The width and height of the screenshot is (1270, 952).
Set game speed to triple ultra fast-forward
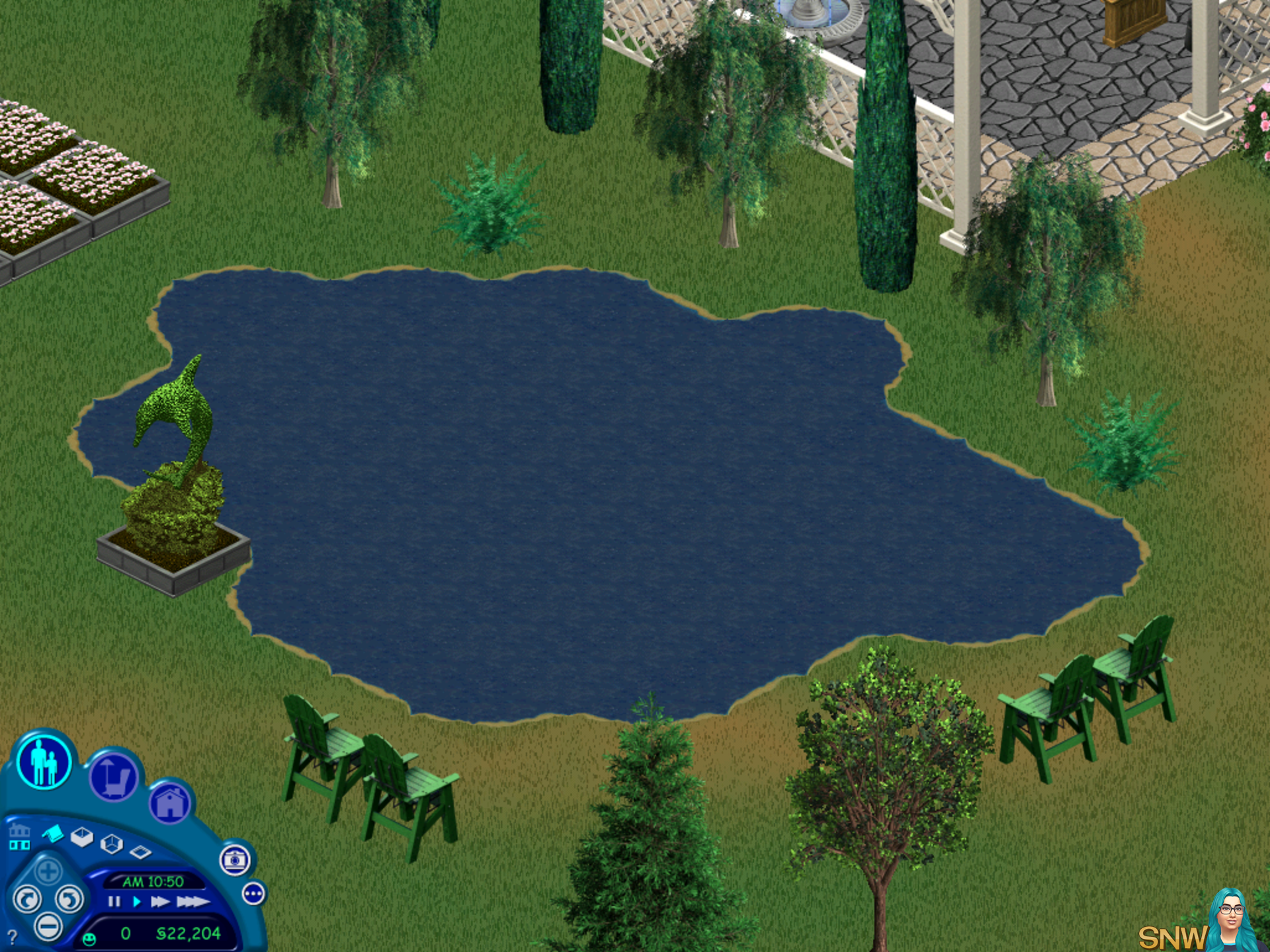click(x=192, y=902)
